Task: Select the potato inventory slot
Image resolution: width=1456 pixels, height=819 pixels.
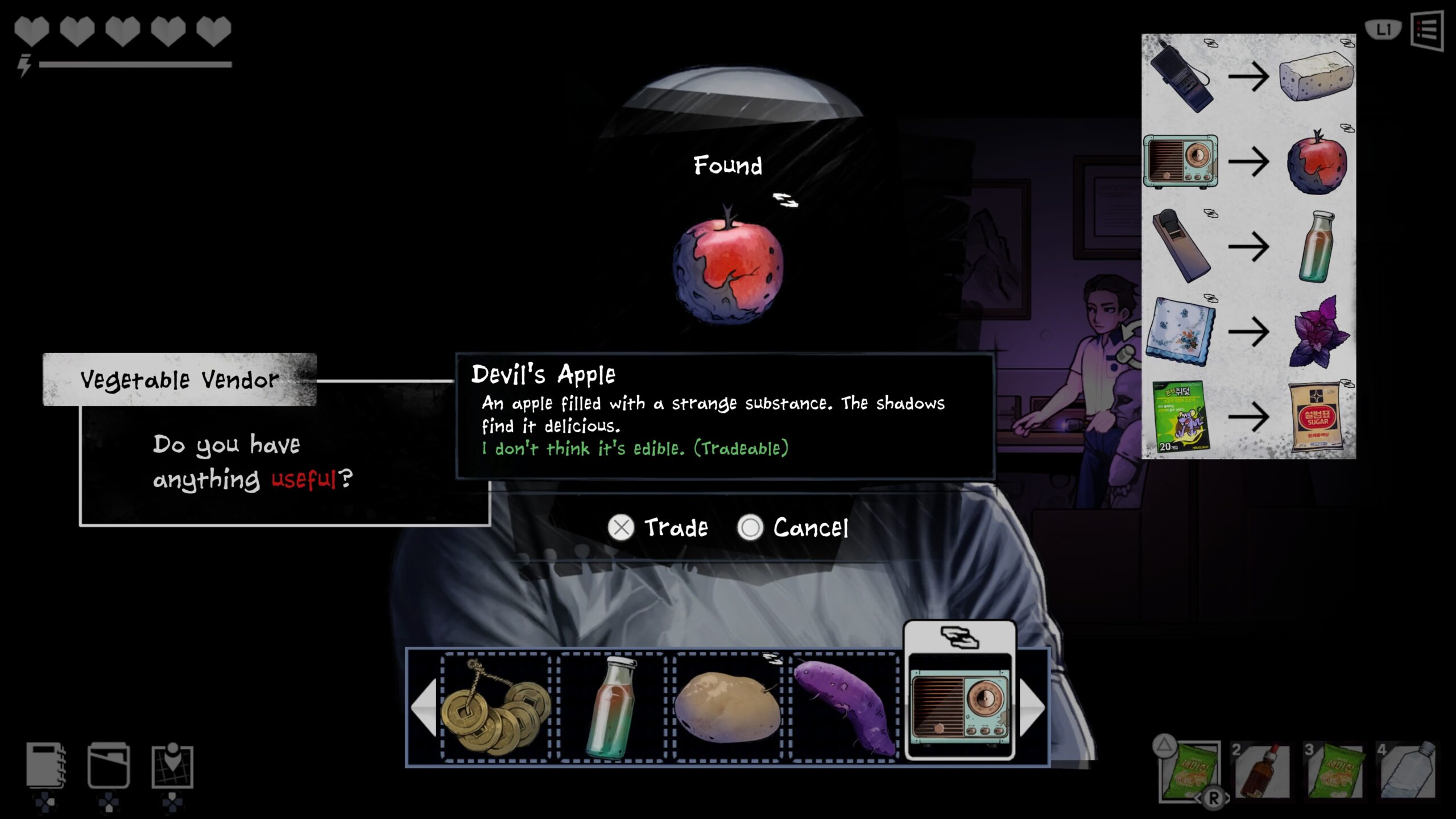Action: pyautogui.click(x=727, y=706)
